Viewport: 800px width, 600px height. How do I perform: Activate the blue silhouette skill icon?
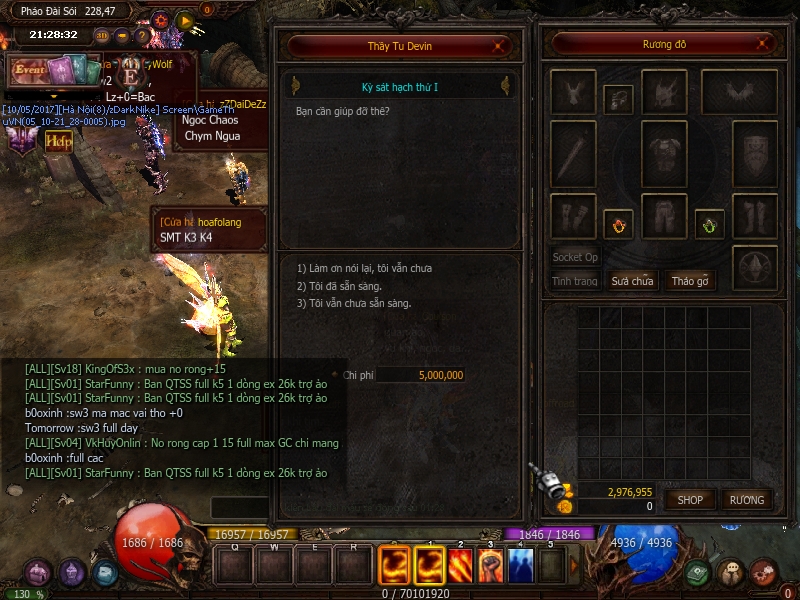point(520,565)
